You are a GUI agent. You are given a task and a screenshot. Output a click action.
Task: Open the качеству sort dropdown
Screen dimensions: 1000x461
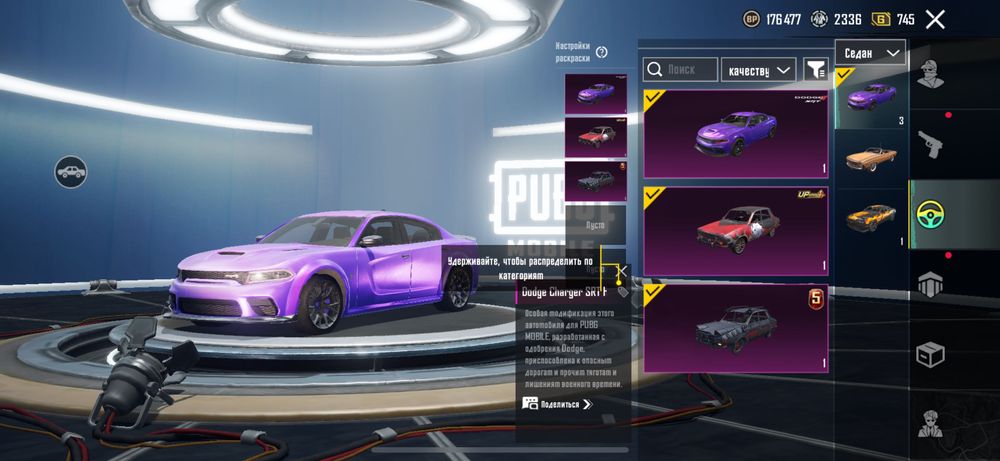click(758, 69)
